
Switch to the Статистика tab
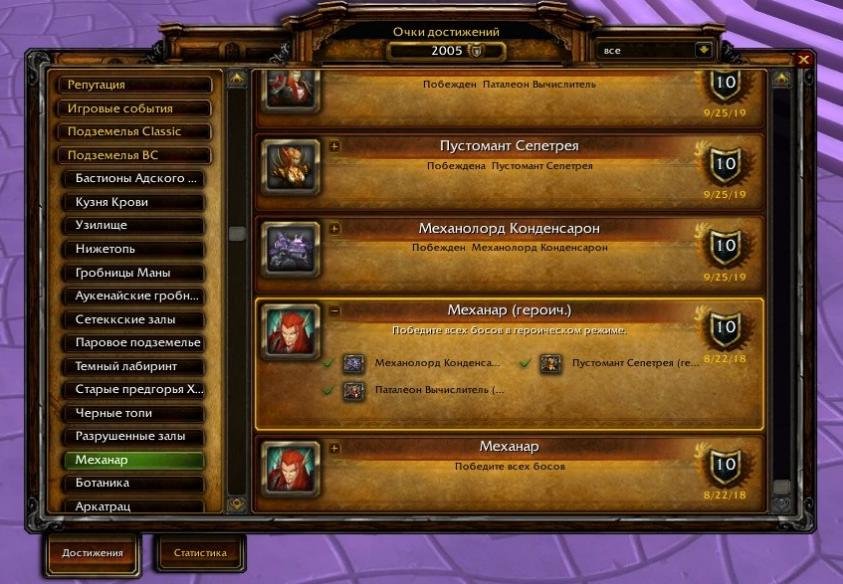point(200,553)
